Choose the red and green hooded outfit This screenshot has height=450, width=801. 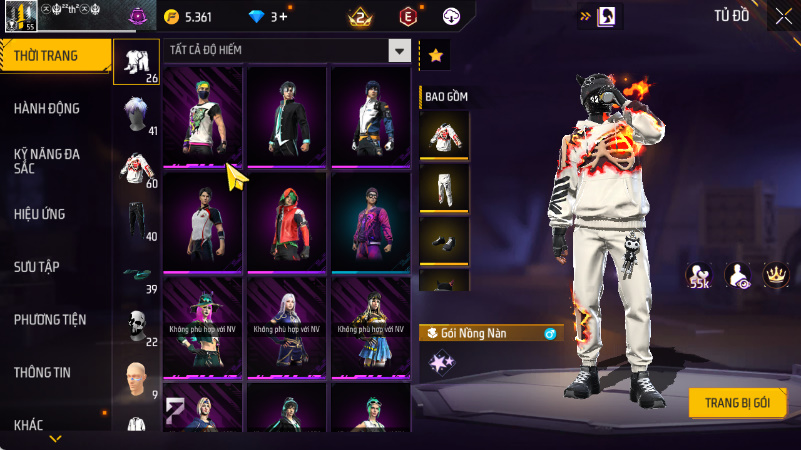(287, 220)
